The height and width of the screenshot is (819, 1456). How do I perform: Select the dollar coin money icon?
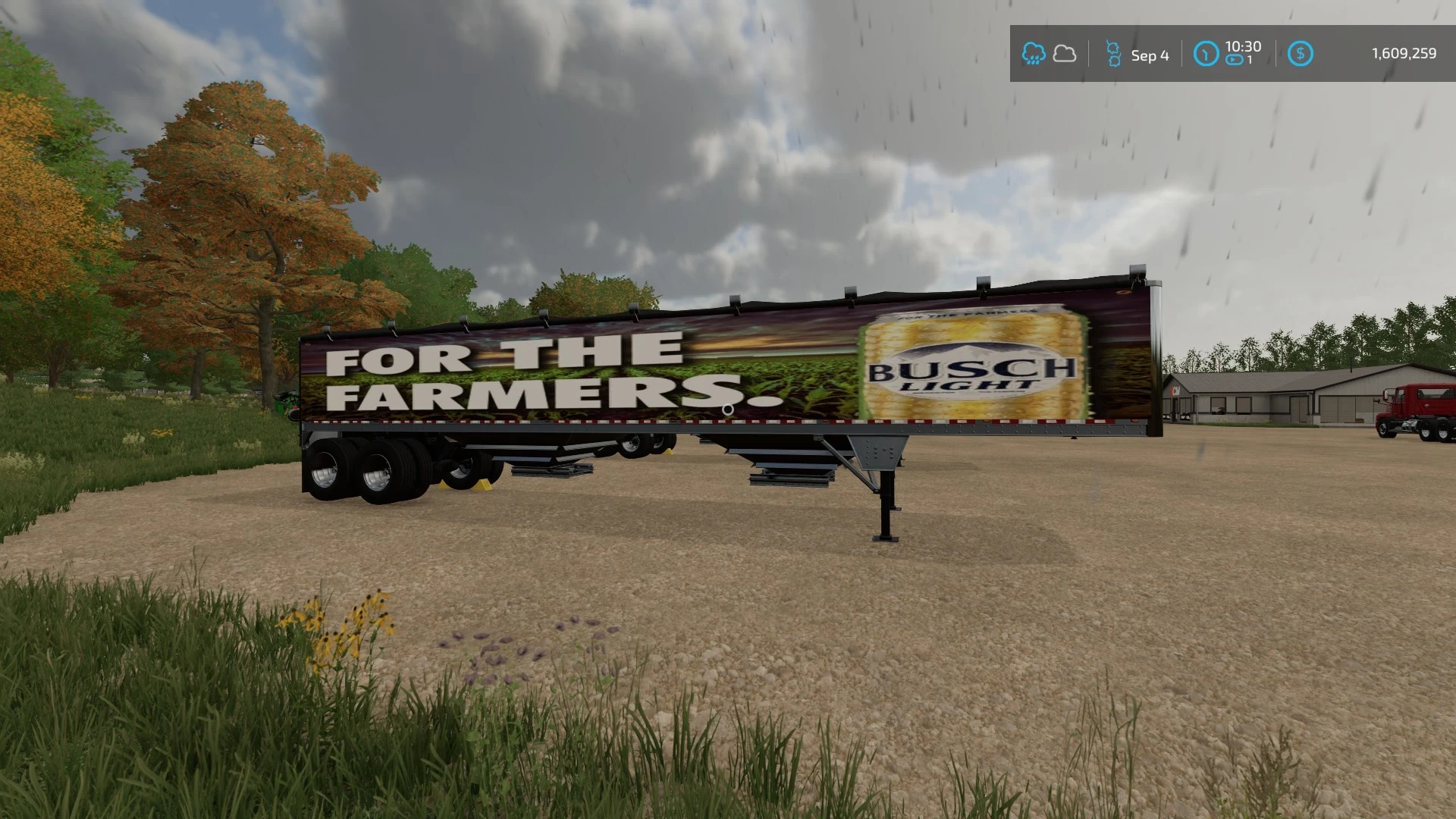pyautogui.click(x=1302, y=53)
